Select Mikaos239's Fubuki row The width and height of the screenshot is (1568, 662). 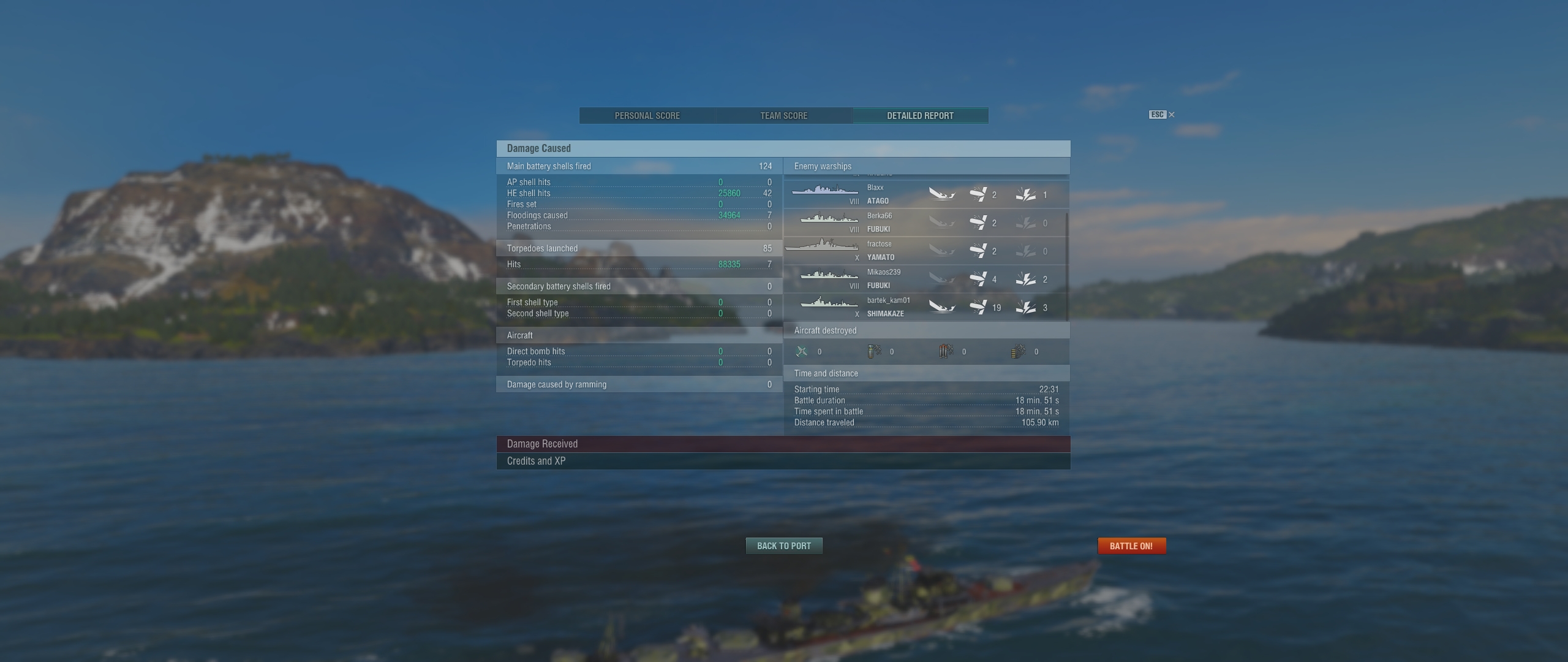coord(924,280)
